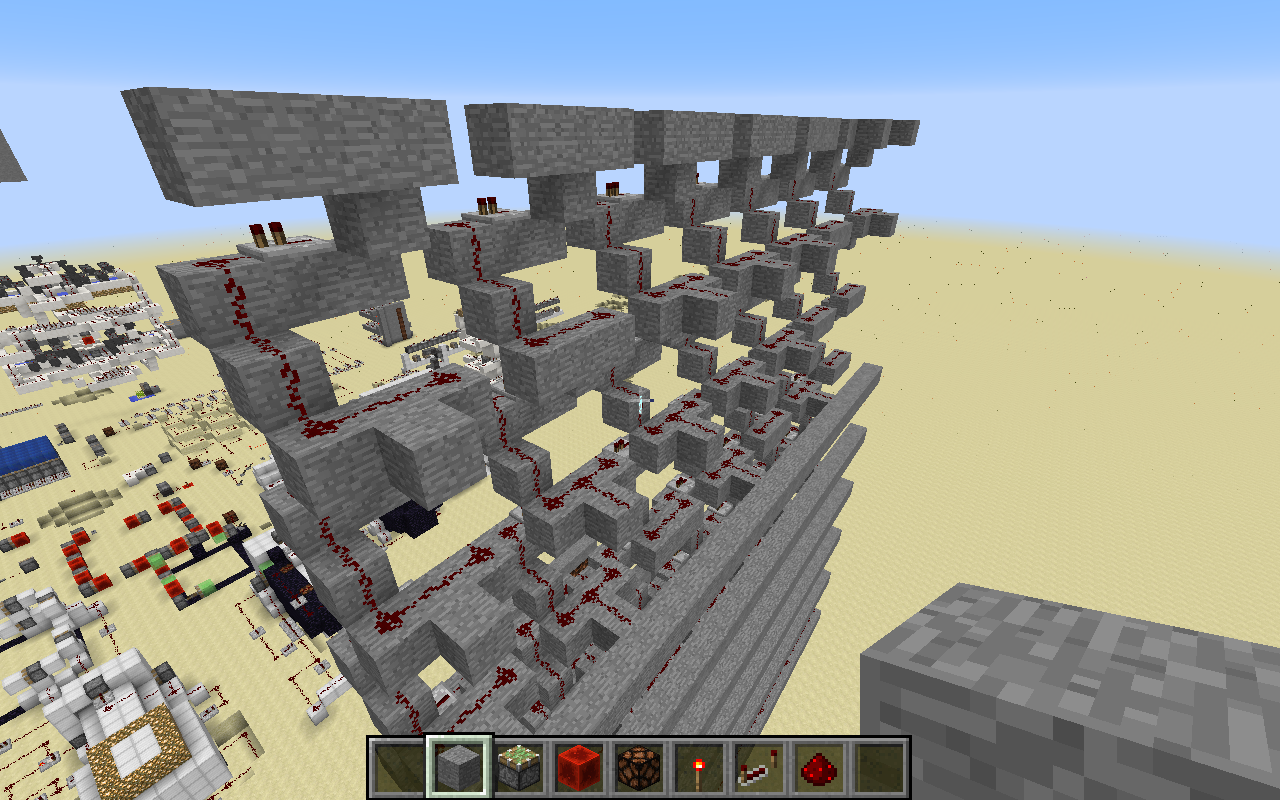Select the redstone block in the hotbar
The height and width of the screenshot is (800, 1280).
579,765
